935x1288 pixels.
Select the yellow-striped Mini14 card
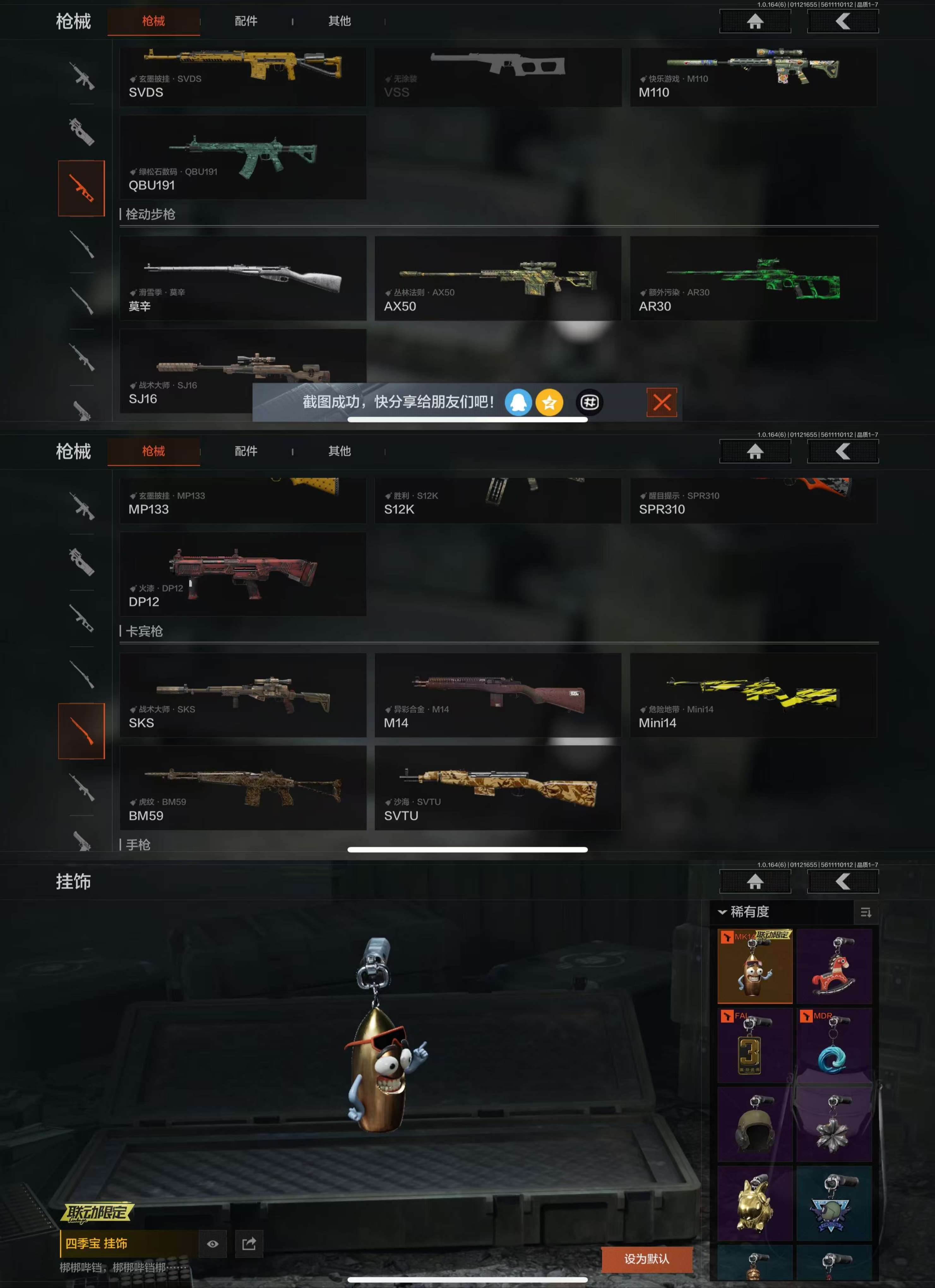coord(753,695)
